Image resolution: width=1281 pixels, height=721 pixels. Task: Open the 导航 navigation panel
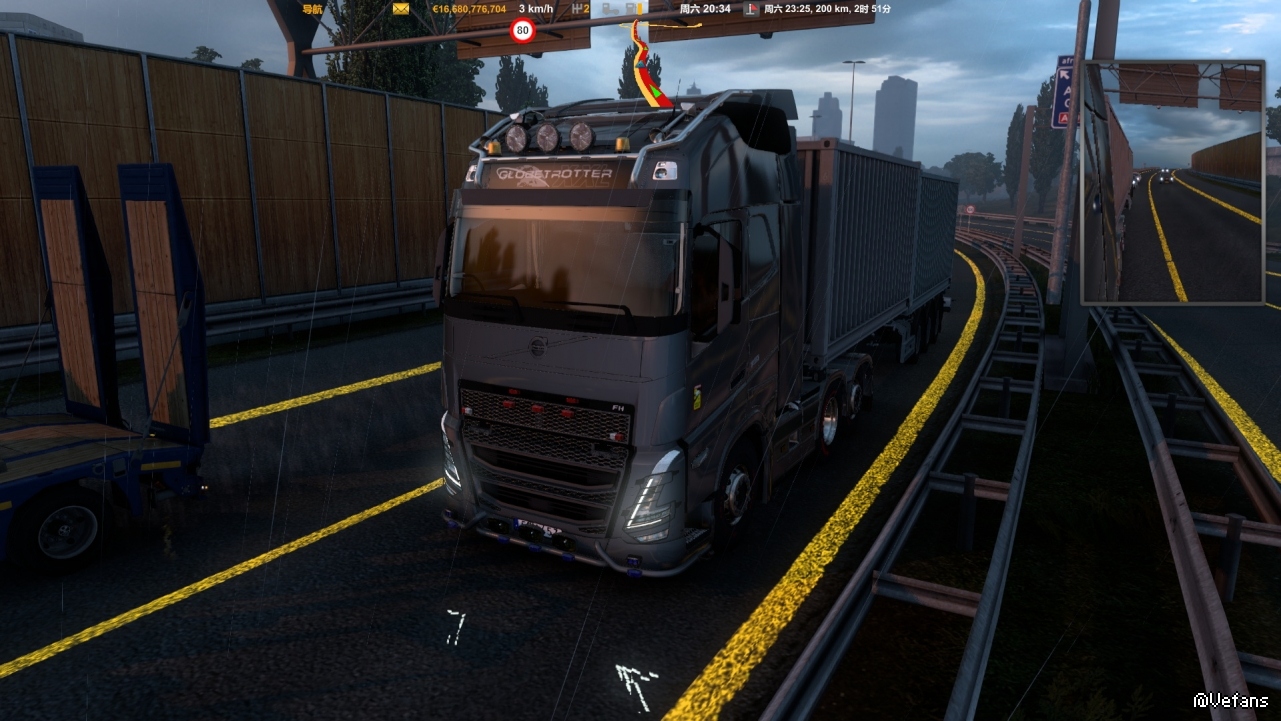click(312, 9)
